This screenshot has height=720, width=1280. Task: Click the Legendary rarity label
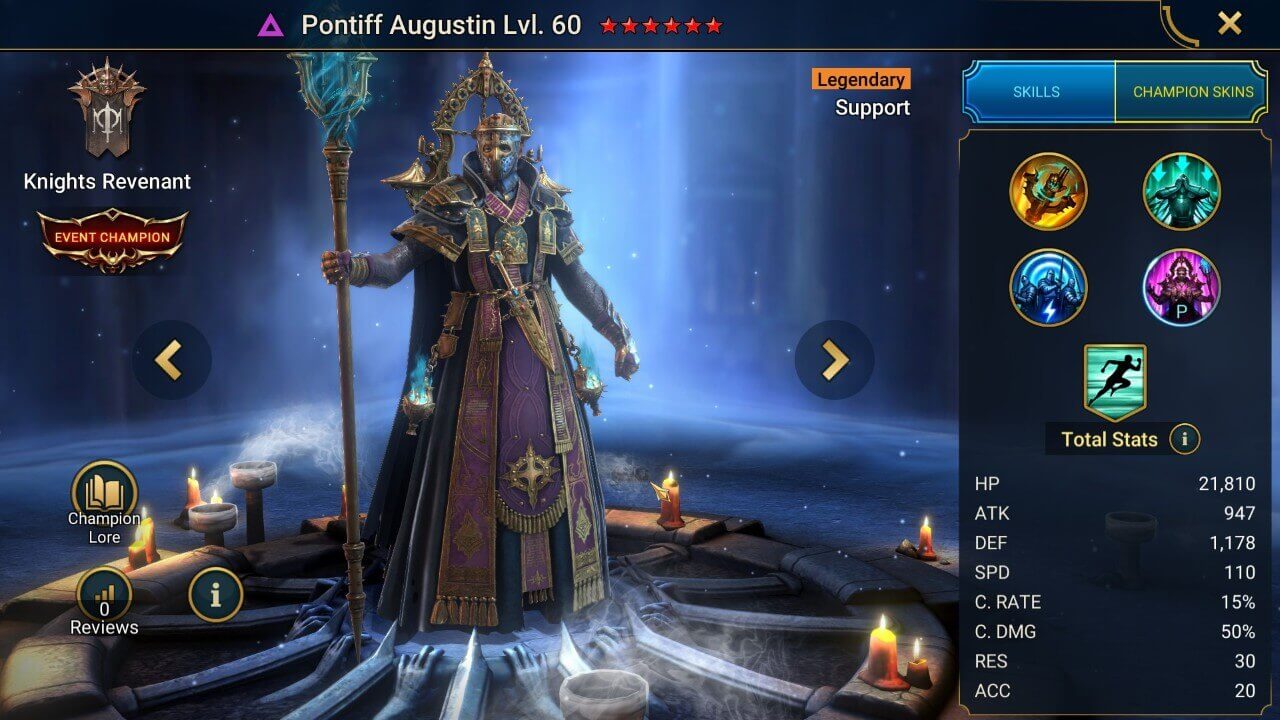pyautogui.click(x=860, y=79)
